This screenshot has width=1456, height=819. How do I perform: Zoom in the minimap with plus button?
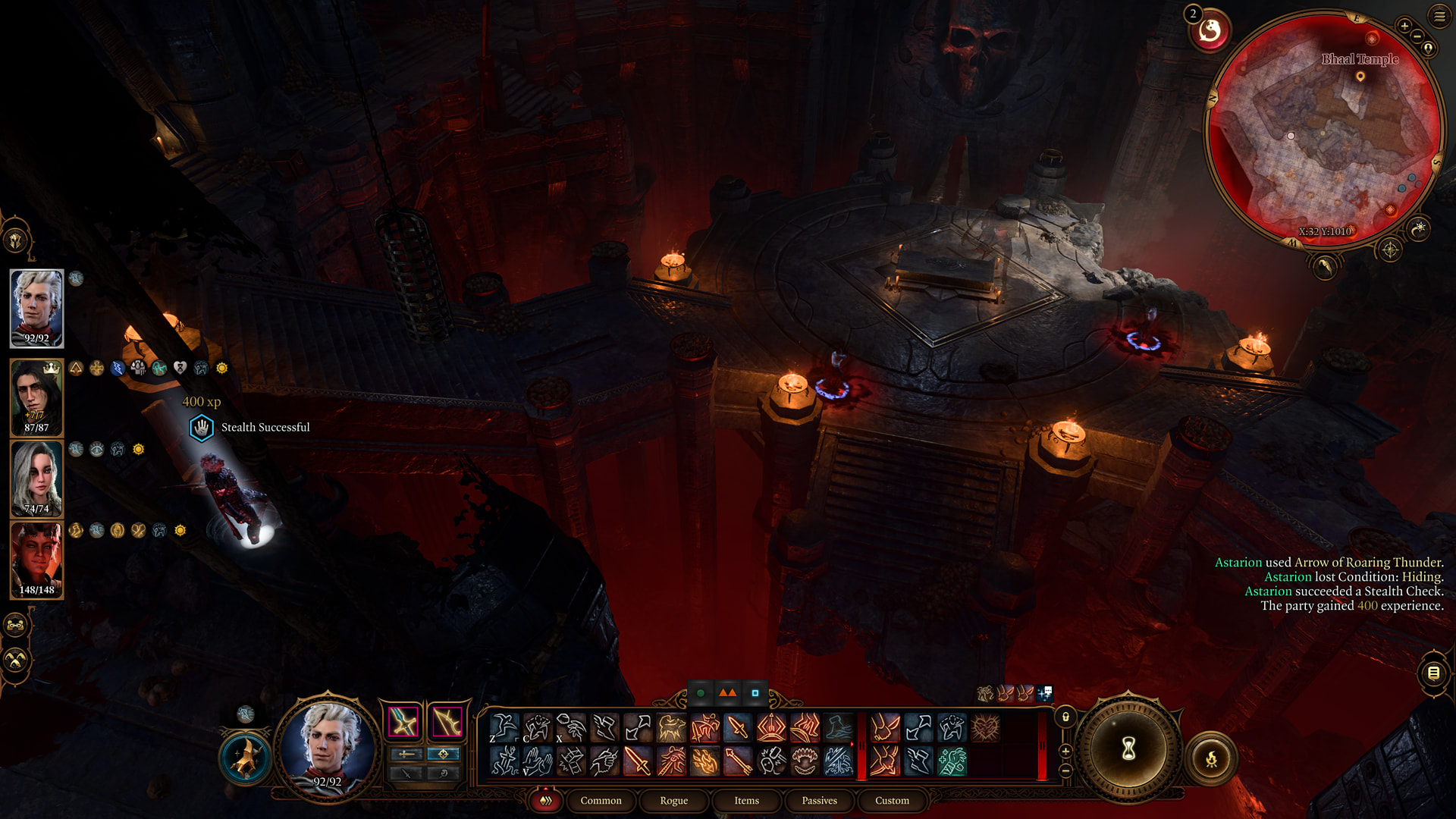coord(1404,26)
